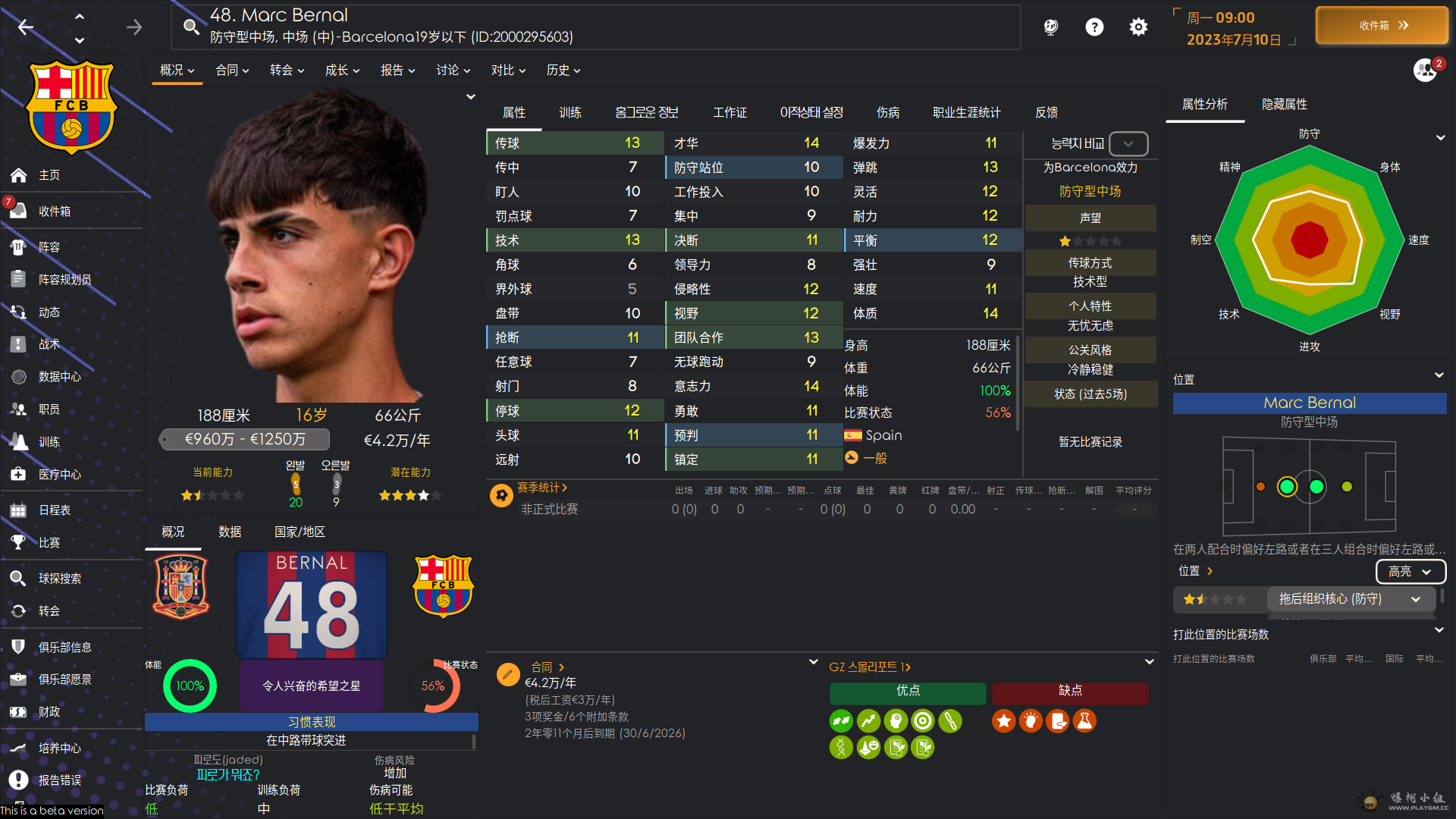Click the search magnifier icon
Screen dimensions: 1456x819
tap(191, 27)
